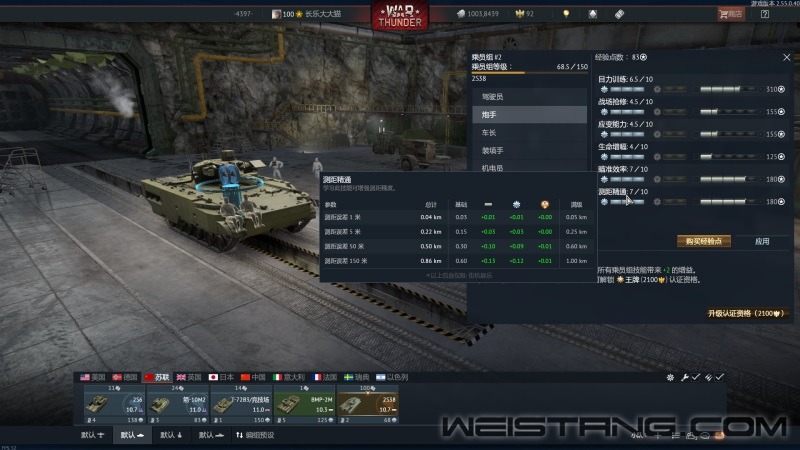800x450 pixels.
Task: Upgrade crew qualification for 2100 golden eagles
Action: (743, 313)
